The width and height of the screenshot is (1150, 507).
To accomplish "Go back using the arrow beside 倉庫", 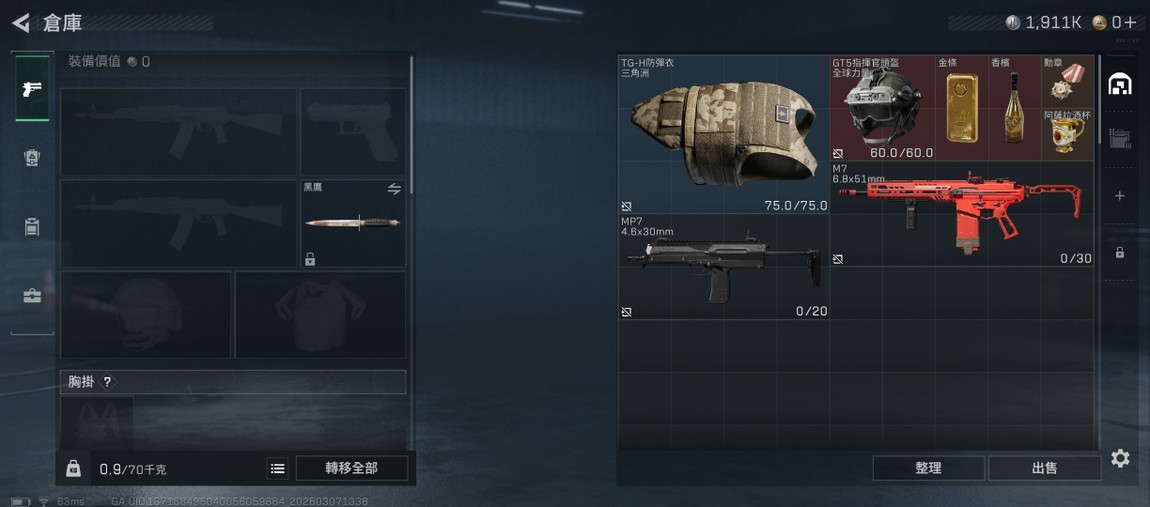I will click(x=21, y=23).
